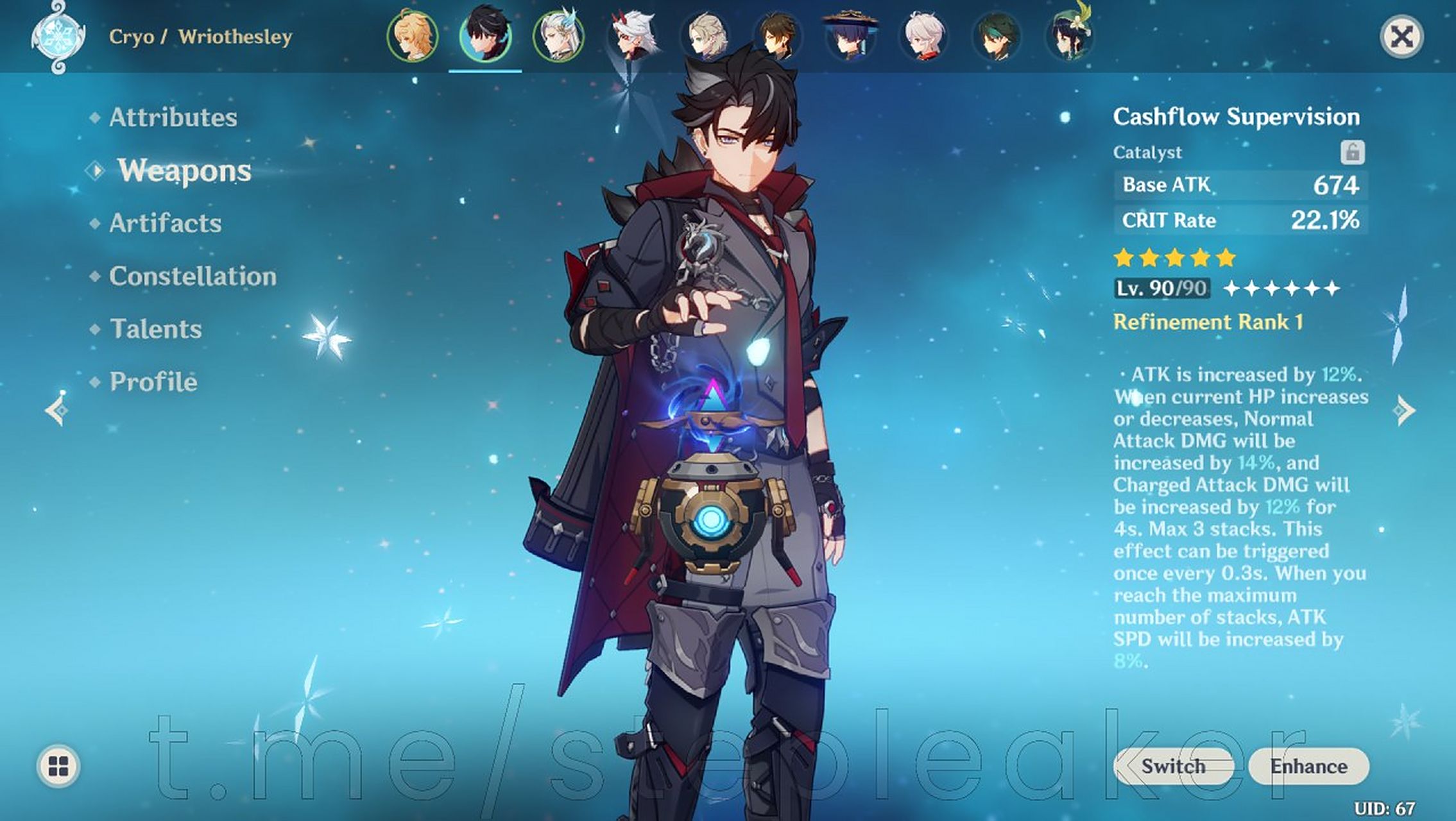Enhance the Cashflow Supervision catalyst
The width and height of the screenshot is (1456, 821).
[x=1308, y=766]
